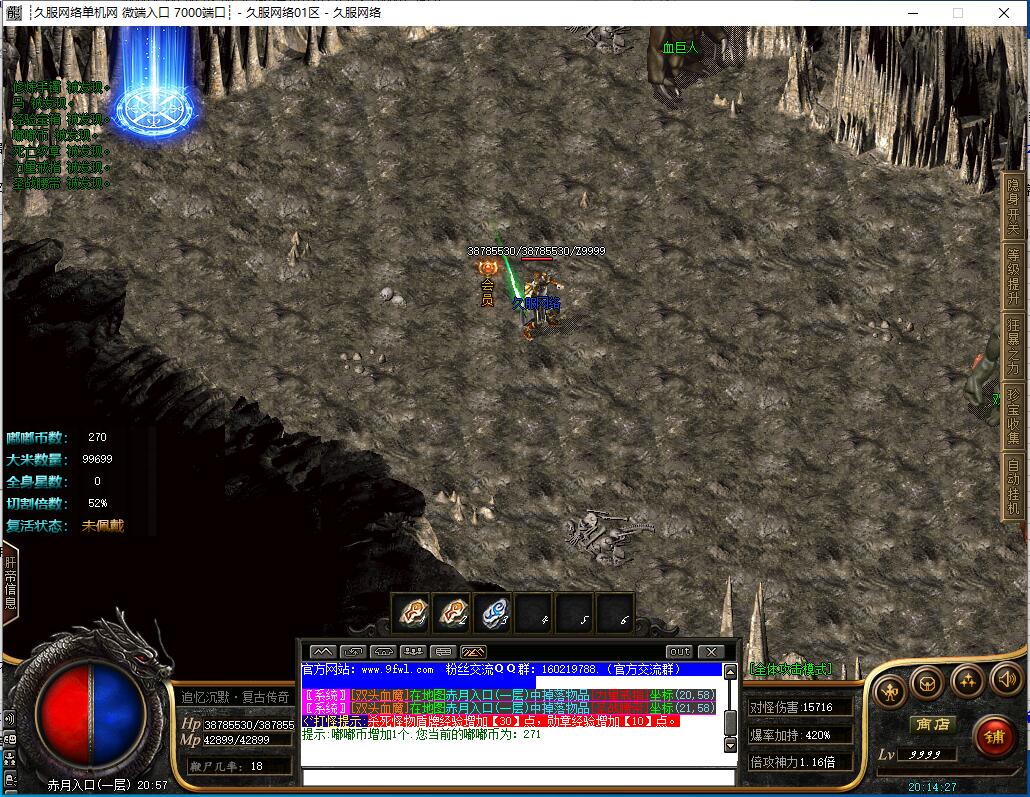Close the game window
Viewport: 1030px width, 797px height.
(1004, 13)
